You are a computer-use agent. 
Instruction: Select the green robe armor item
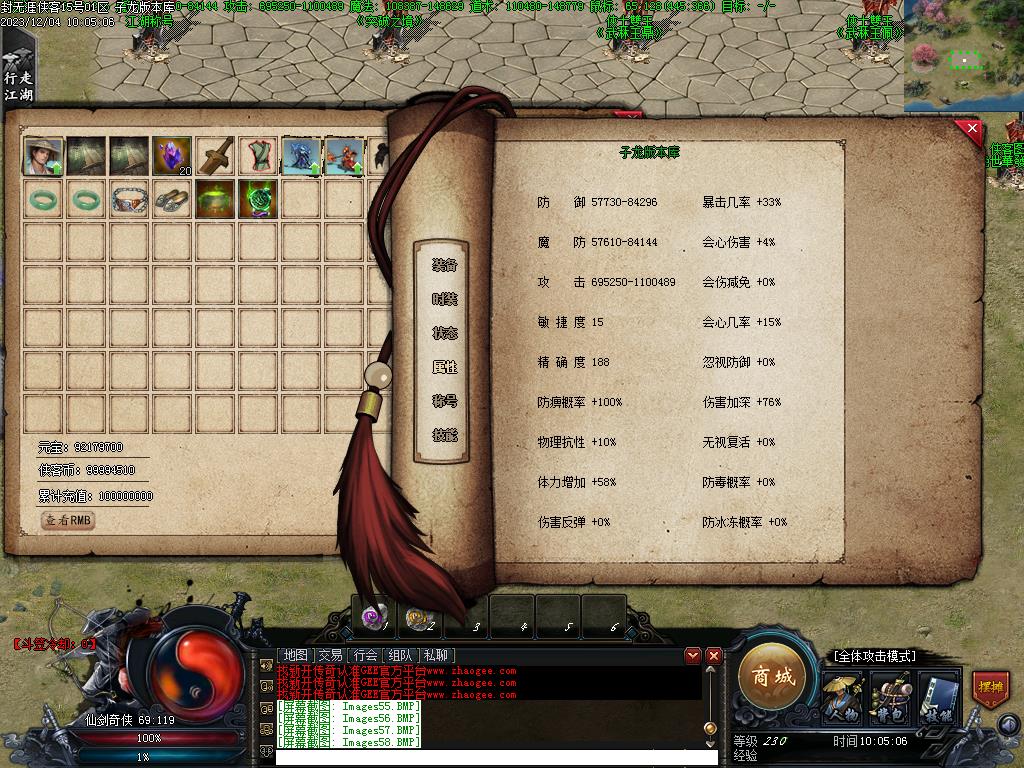258,156
